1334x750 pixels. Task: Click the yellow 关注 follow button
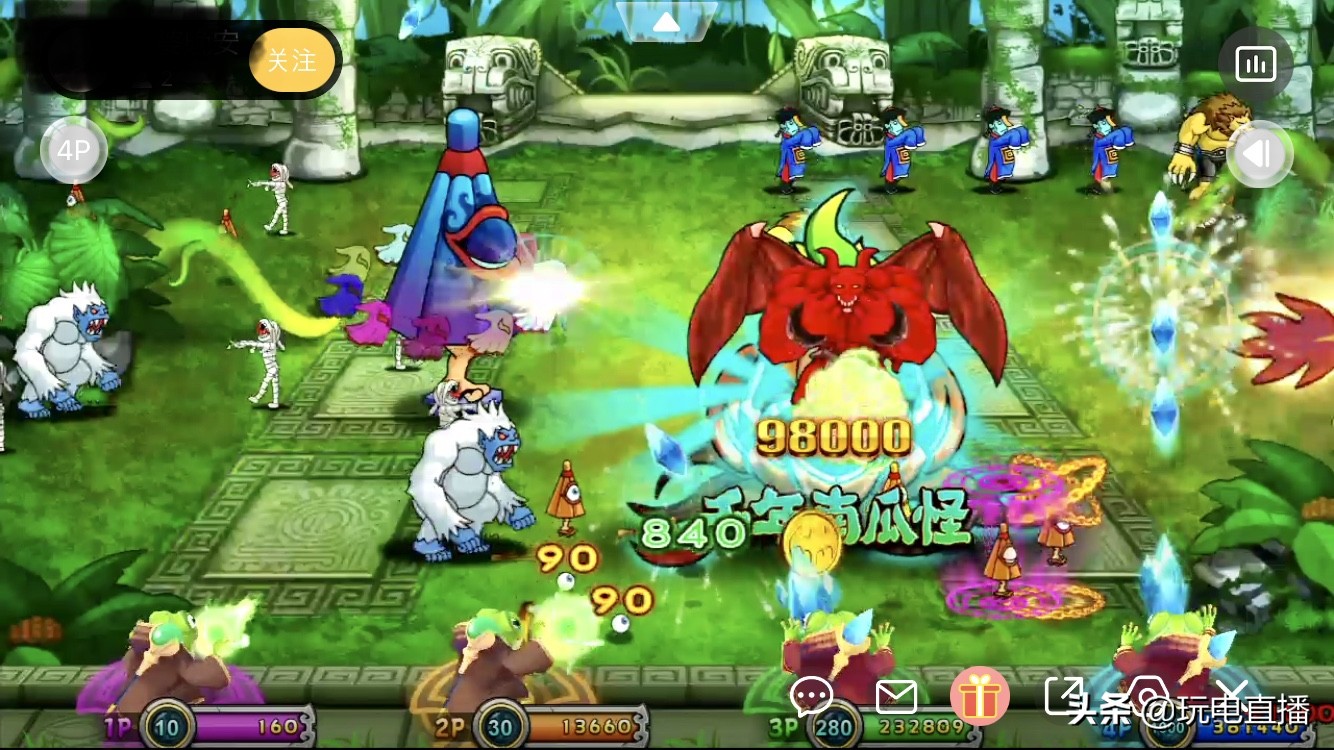pyautogui.click(x=293, y=60)
